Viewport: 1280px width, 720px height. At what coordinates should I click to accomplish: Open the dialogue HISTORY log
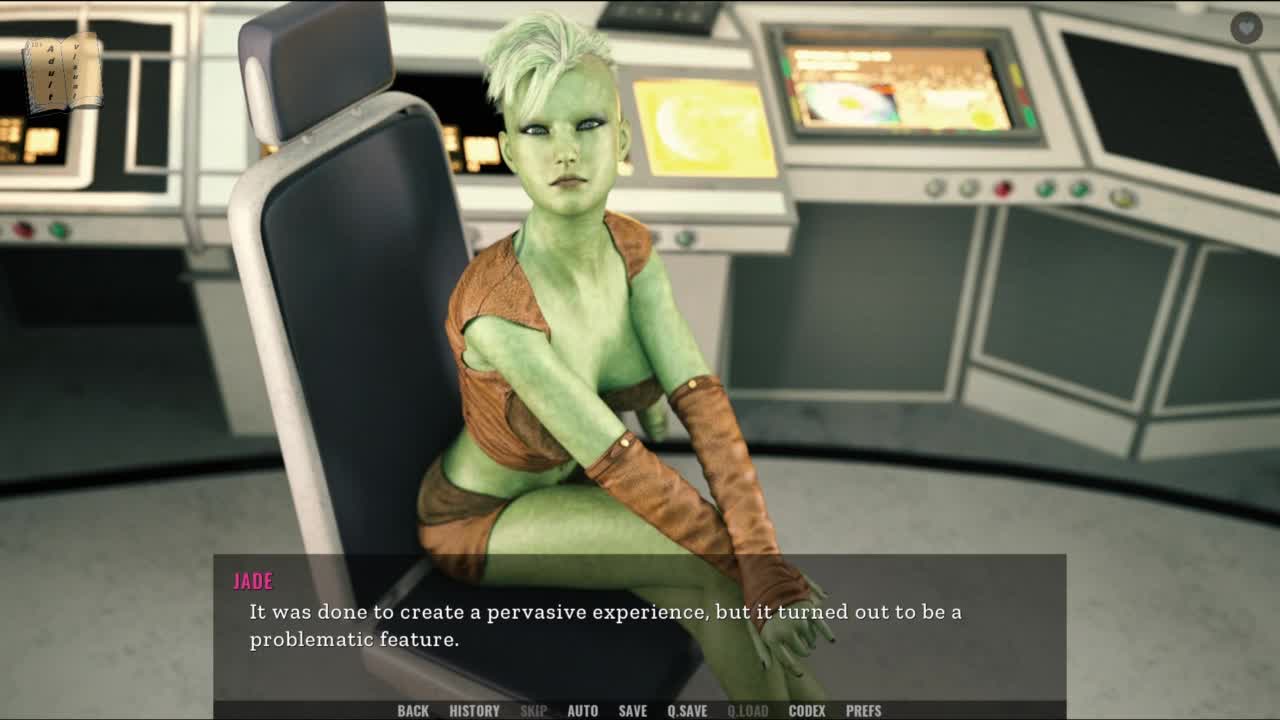click(474, 711)
